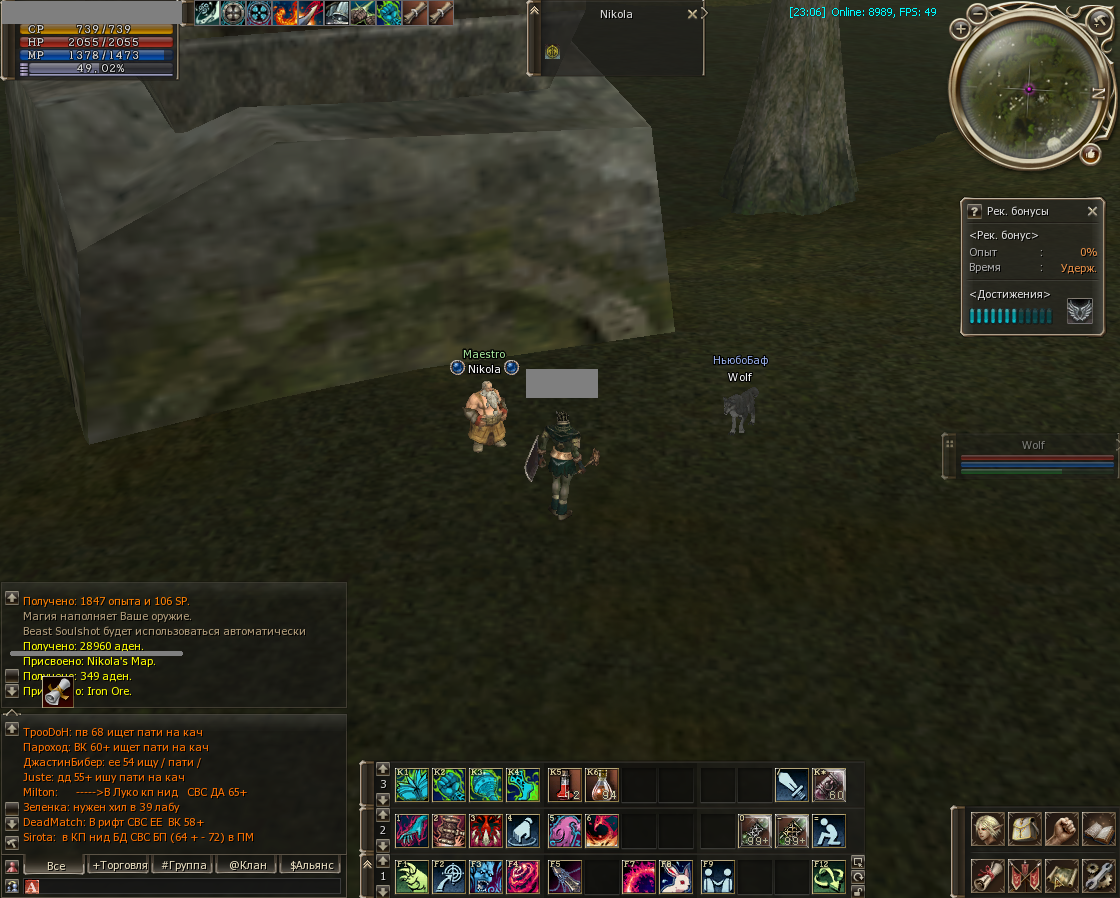Close the Рек. бонусы panel
Viewport: 1120px width, 898px height.
1092,212
